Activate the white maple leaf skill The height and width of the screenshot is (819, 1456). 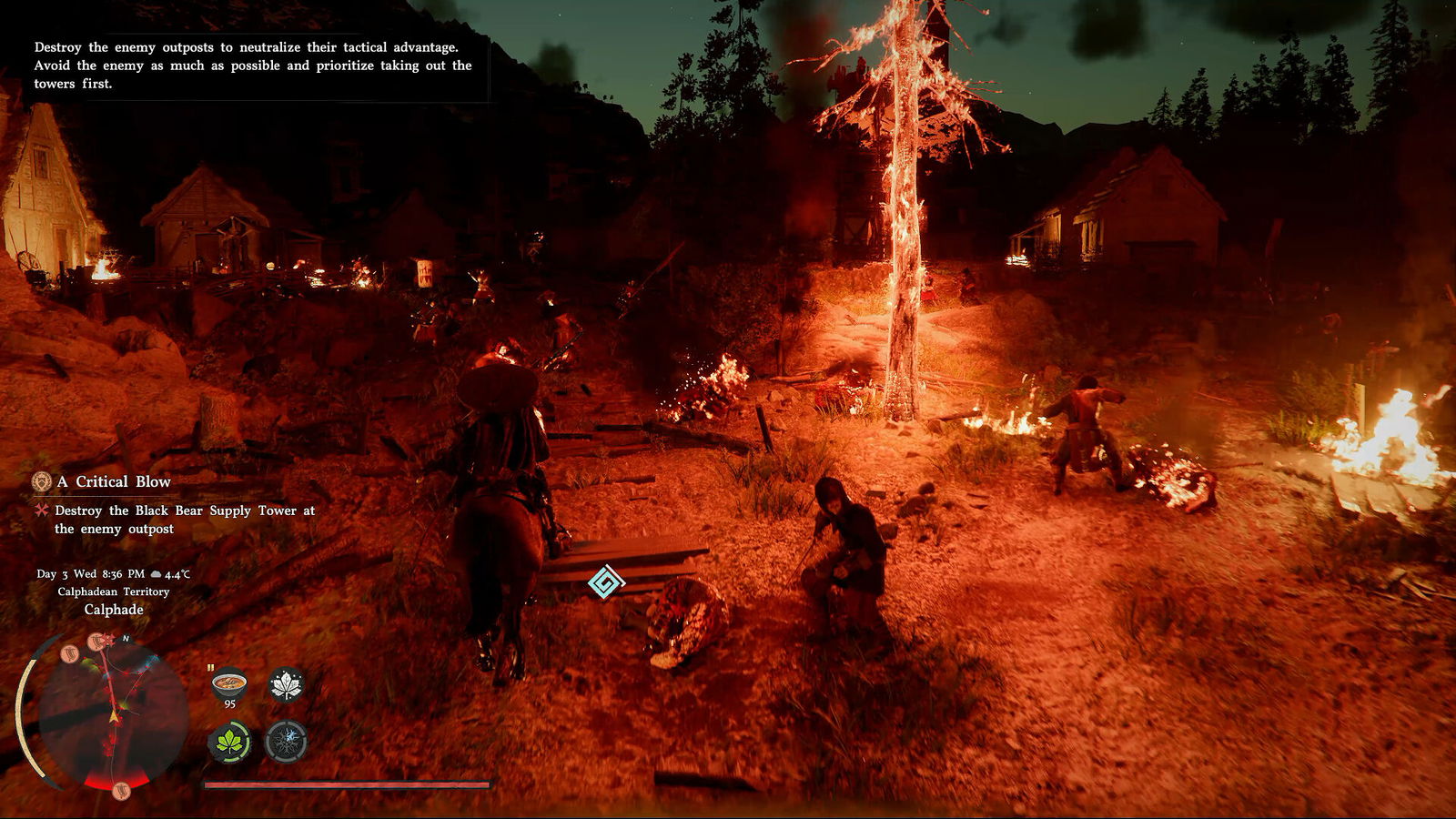(286, 684)
